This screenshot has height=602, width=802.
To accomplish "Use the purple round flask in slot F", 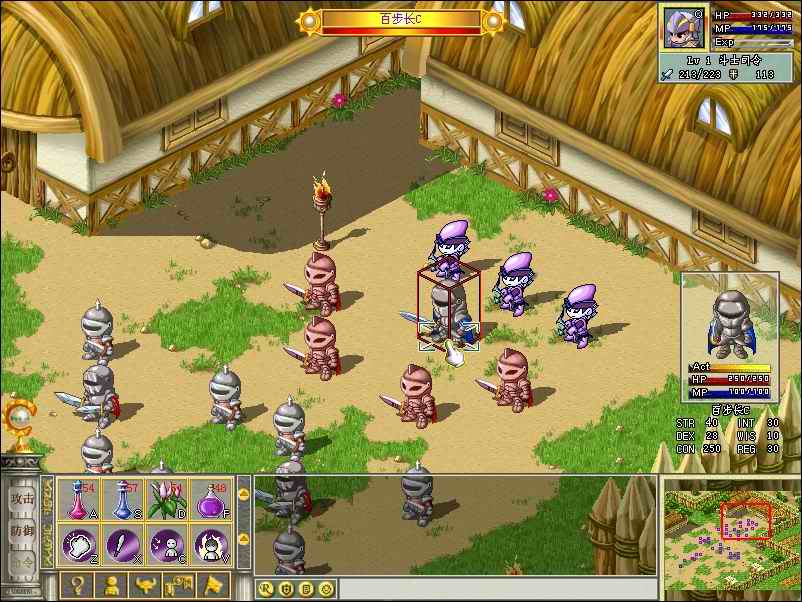I will (210, 499).
